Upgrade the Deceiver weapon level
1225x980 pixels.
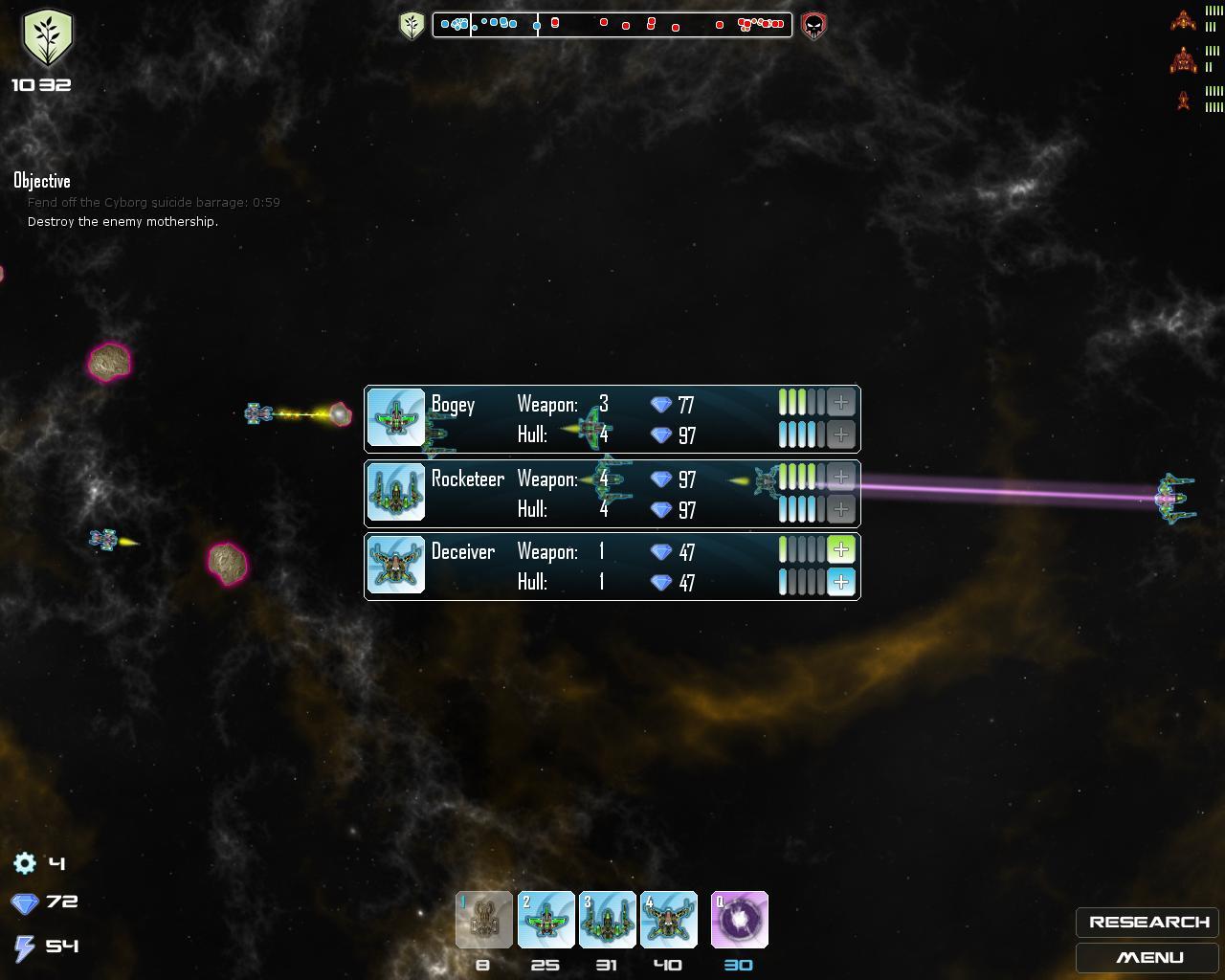[x=840, y=549]
